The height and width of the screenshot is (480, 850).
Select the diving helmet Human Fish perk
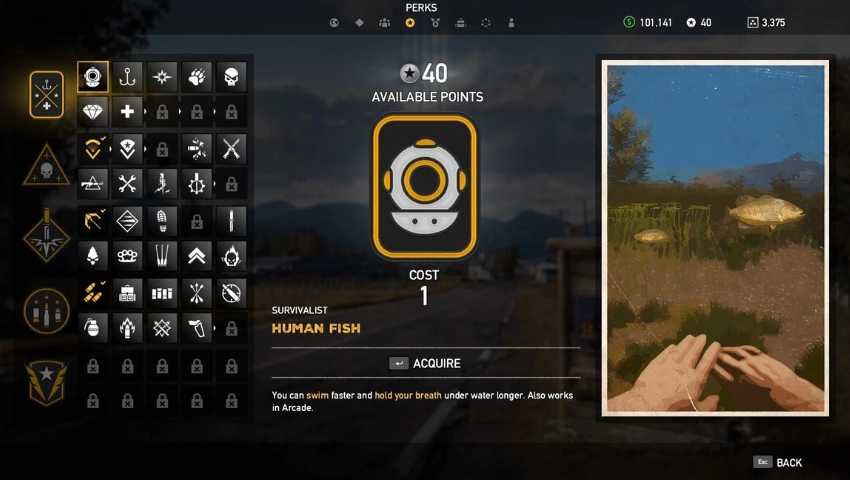coord(93,77)
